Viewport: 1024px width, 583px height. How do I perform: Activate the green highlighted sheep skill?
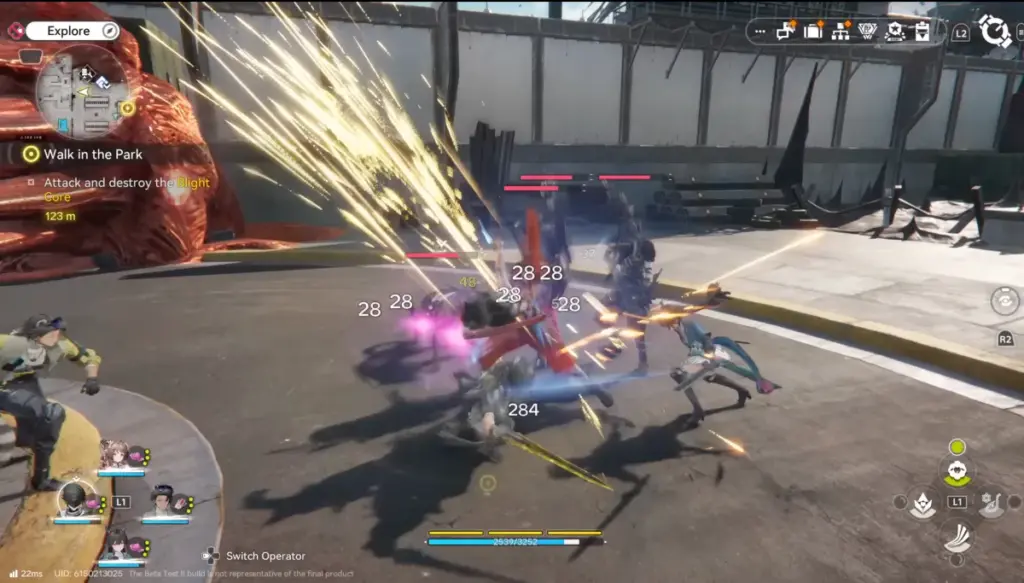(957, 470)
